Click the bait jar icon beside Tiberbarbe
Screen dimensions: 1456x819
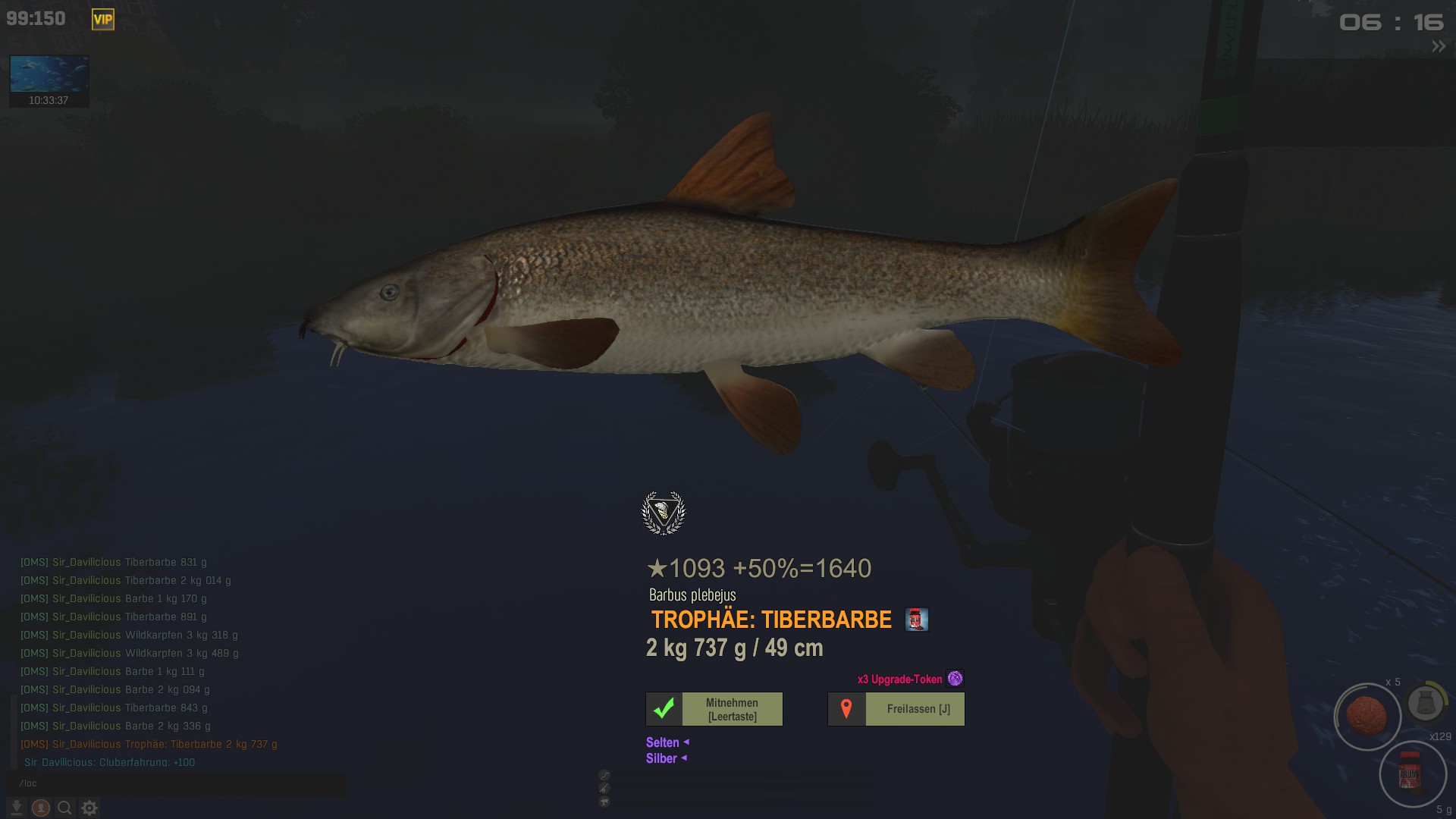click(x=916, y=620)
